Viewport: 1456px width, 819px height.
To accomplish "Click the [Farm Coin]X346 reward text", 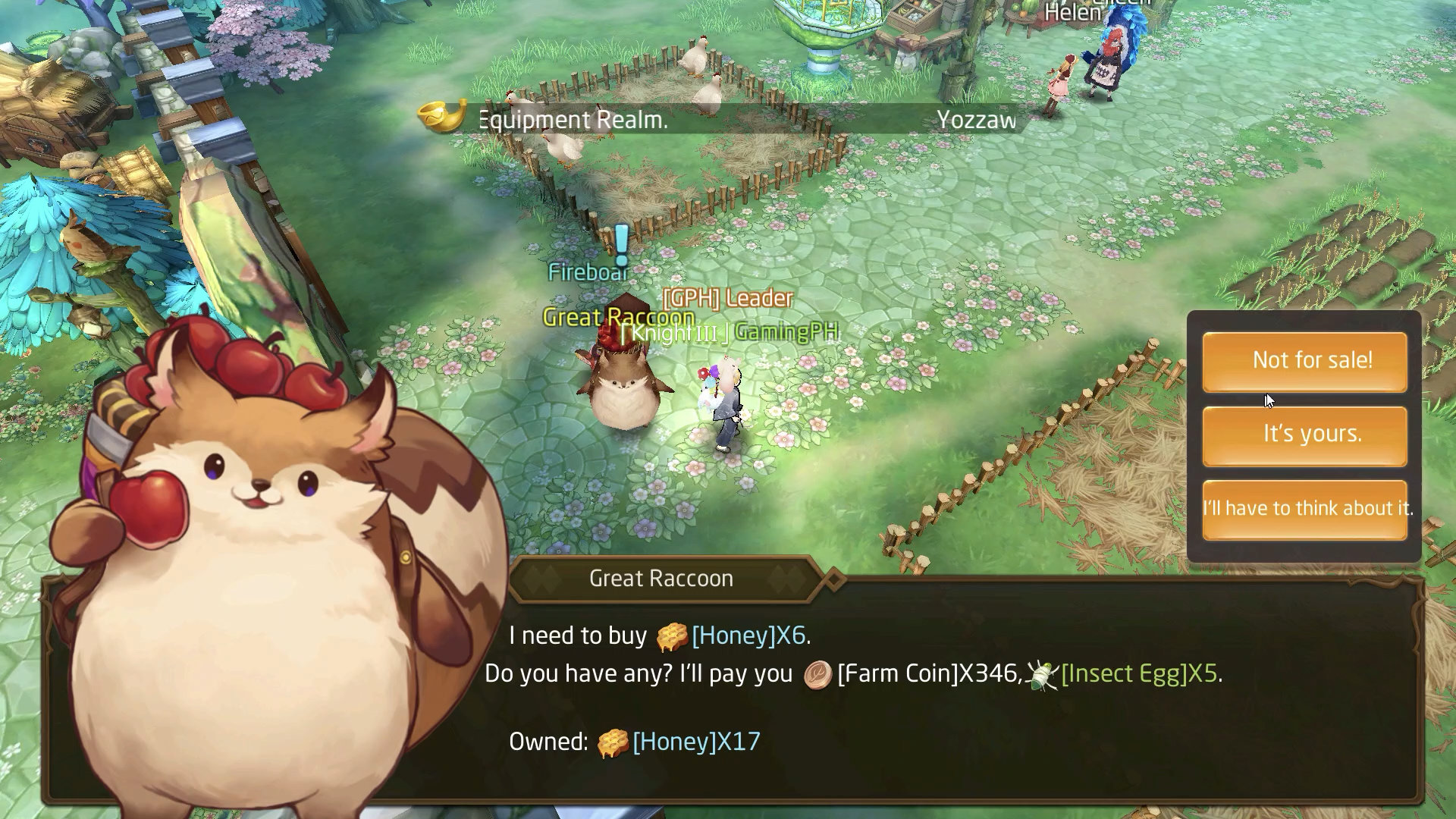I will [x=928, y=673].
